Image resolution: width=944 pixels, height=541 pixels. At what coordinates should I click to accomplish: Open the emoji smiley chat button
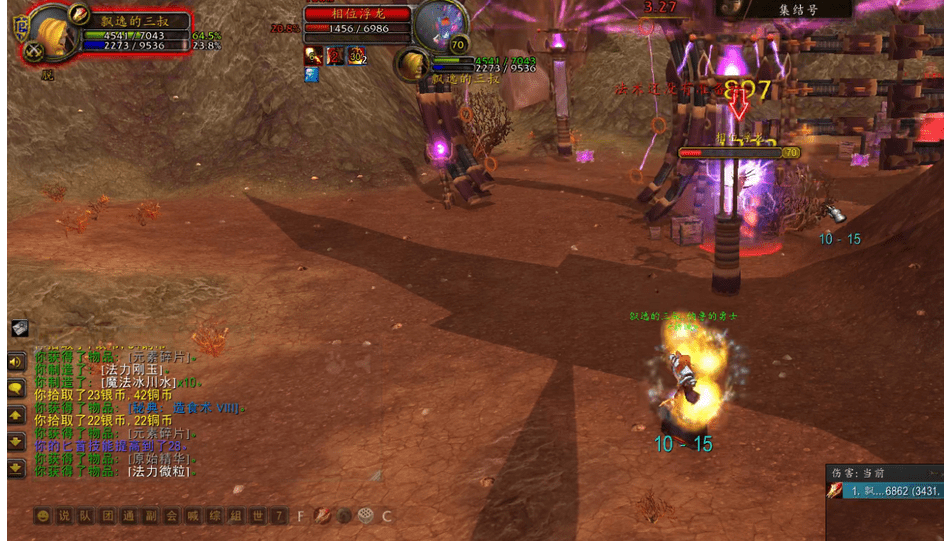point(42,516)
